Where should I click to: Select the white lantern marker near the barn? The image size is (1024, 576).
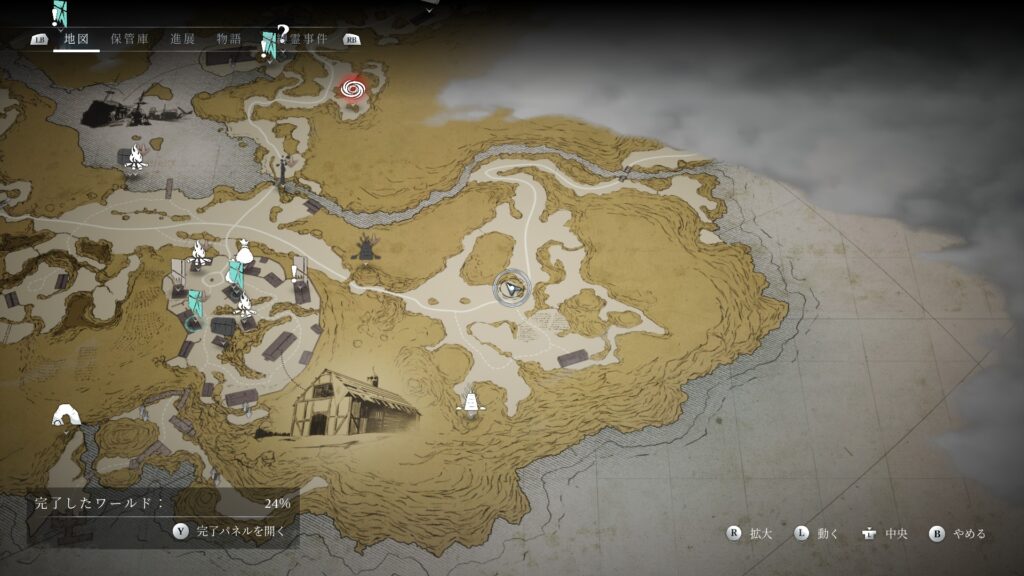467,401
